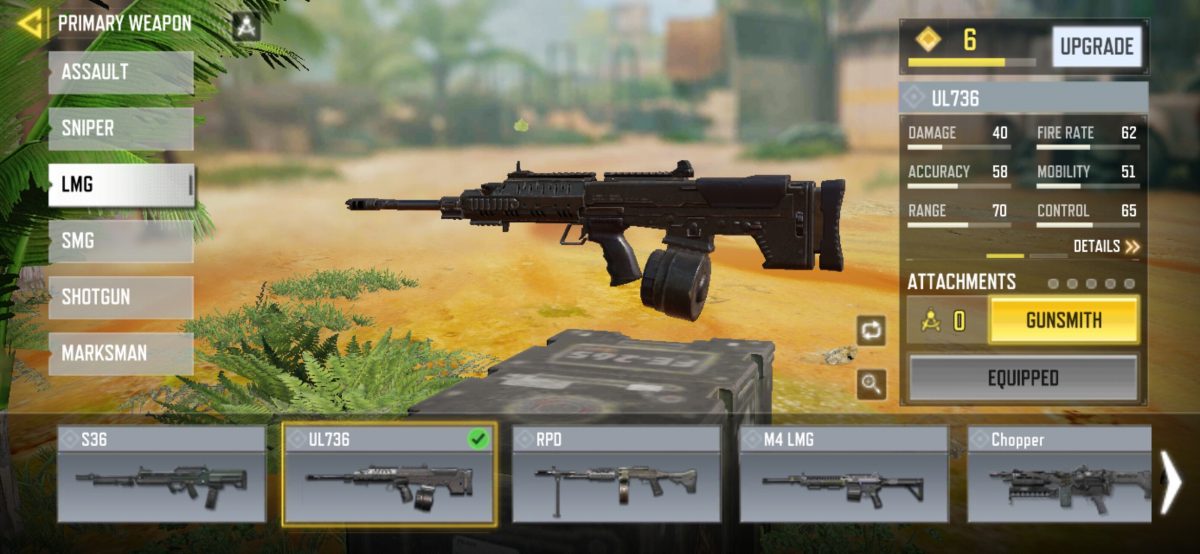Screen dimensions: 1200x554
Task: Click the gunsmith icon beside Primary Weapon
Action: (x=246, y=25)
